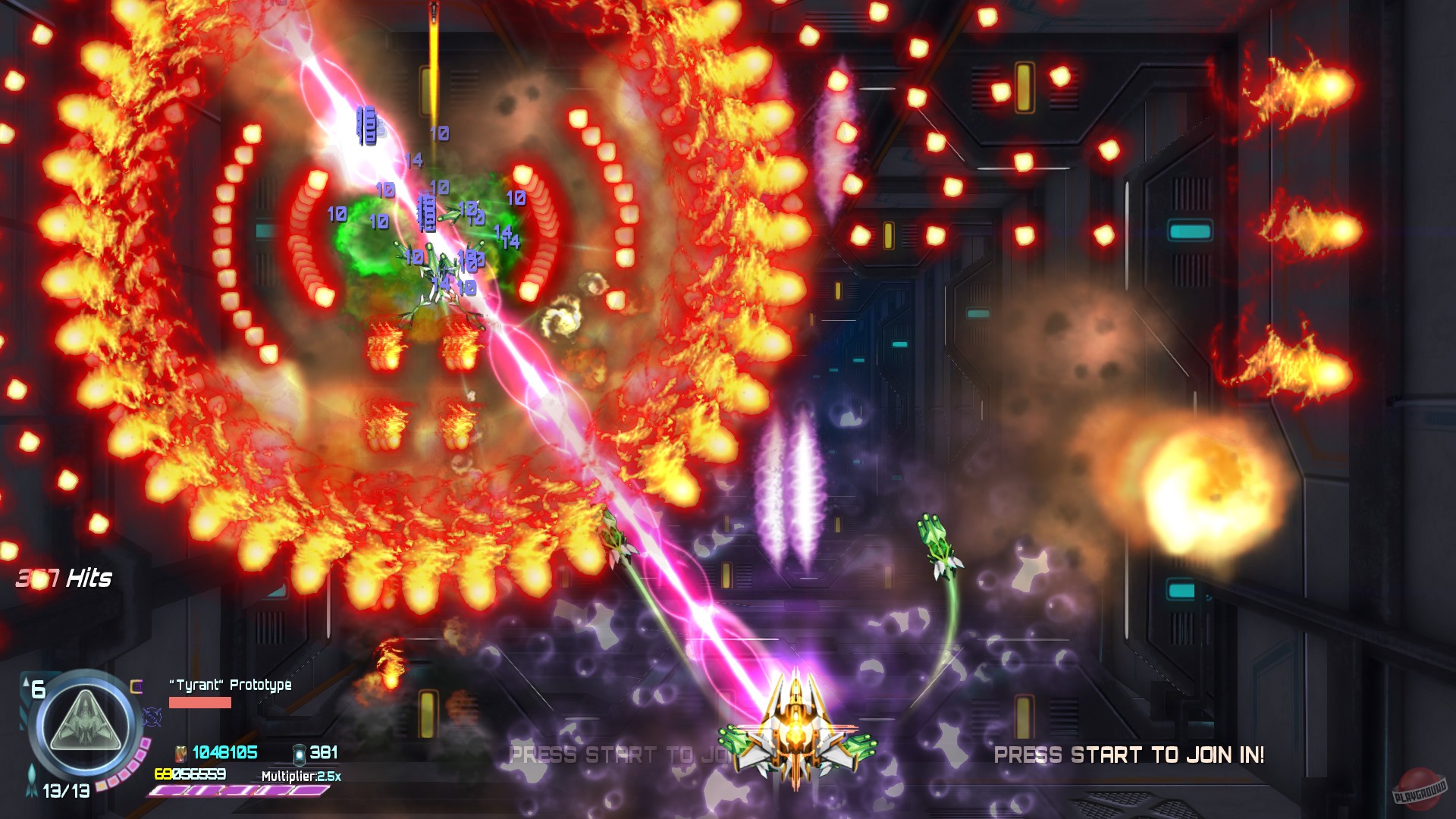Image resolution: width=1456 pixels, height=819 pixels.
Task: Expand the score readout 68056559
Action: (191, 775)
